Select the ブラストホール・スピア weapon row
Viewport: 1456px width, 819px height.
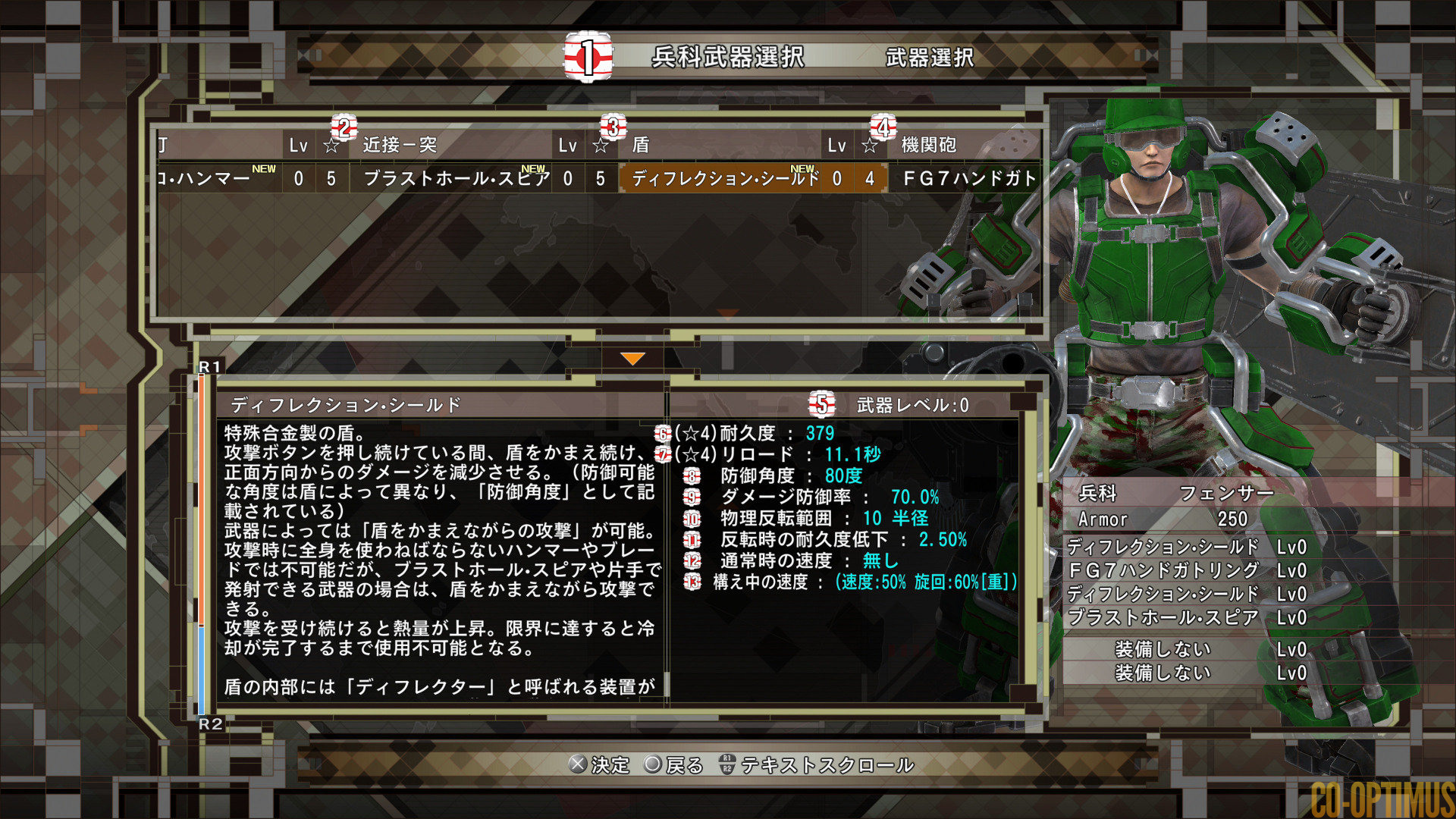455,179
